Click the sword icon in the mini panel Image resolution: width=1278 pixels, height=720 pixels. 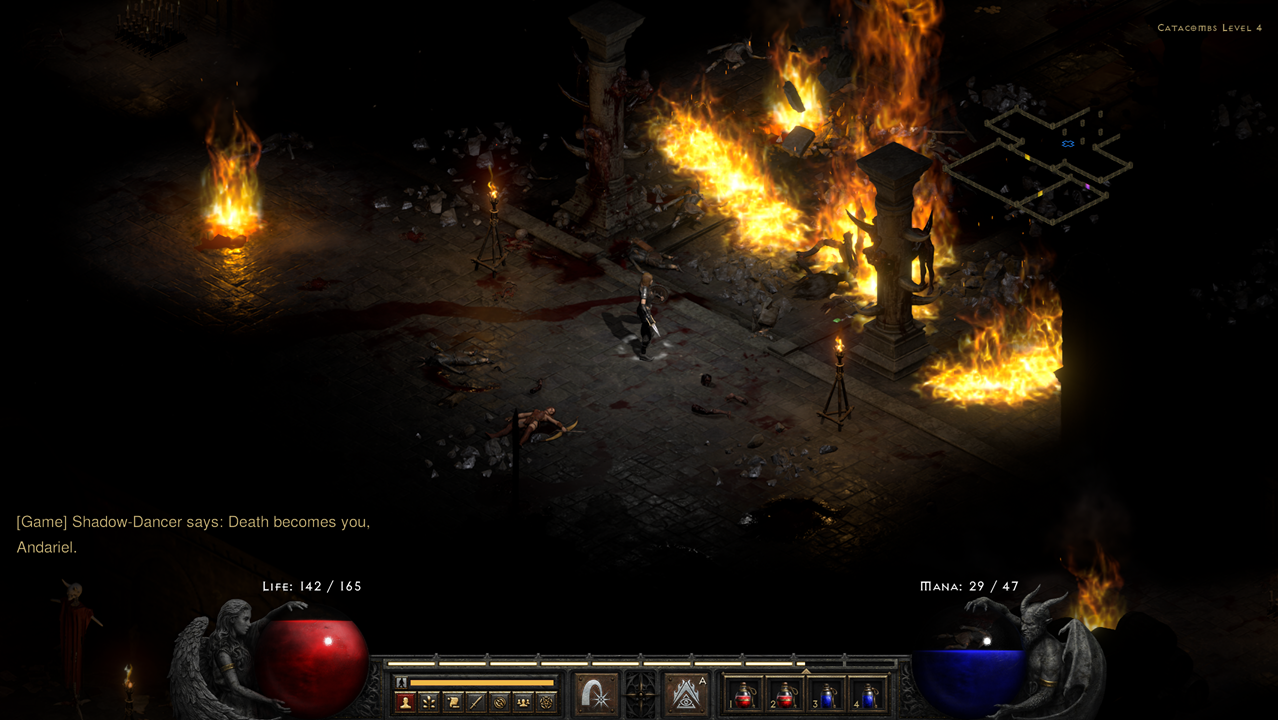pyautogui.click(x=475, y=703)
